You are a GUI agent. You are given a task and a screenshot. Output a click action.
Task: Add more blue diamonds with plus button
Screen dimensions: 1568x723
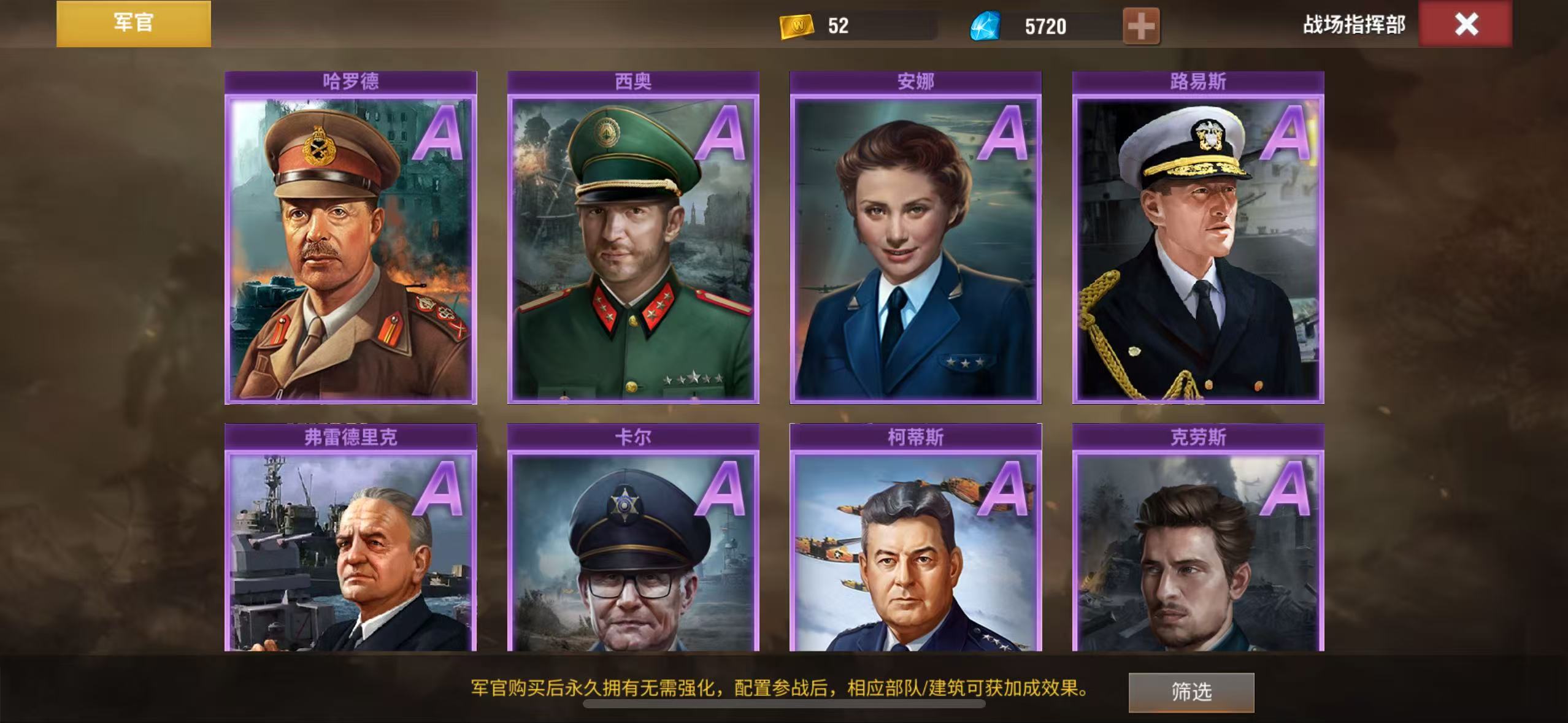pos(1140,26)
